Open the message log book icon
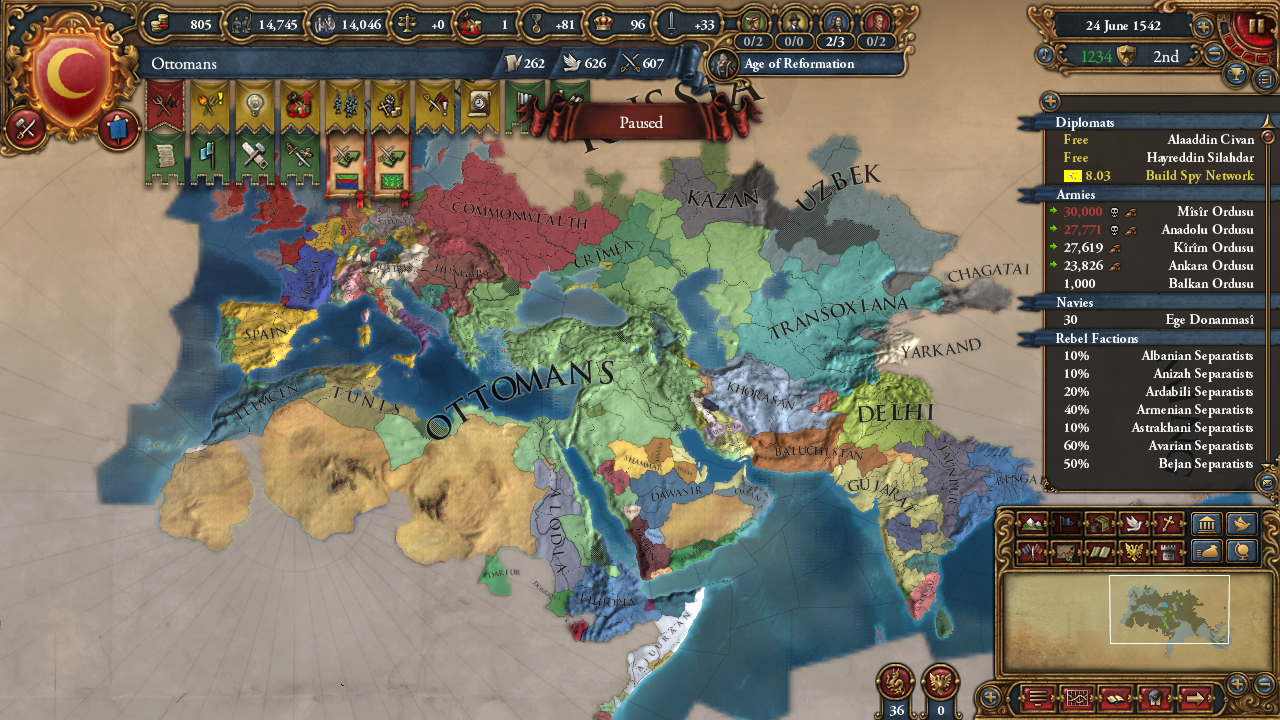1280x720 pixels. click(x=1116, y=697)
